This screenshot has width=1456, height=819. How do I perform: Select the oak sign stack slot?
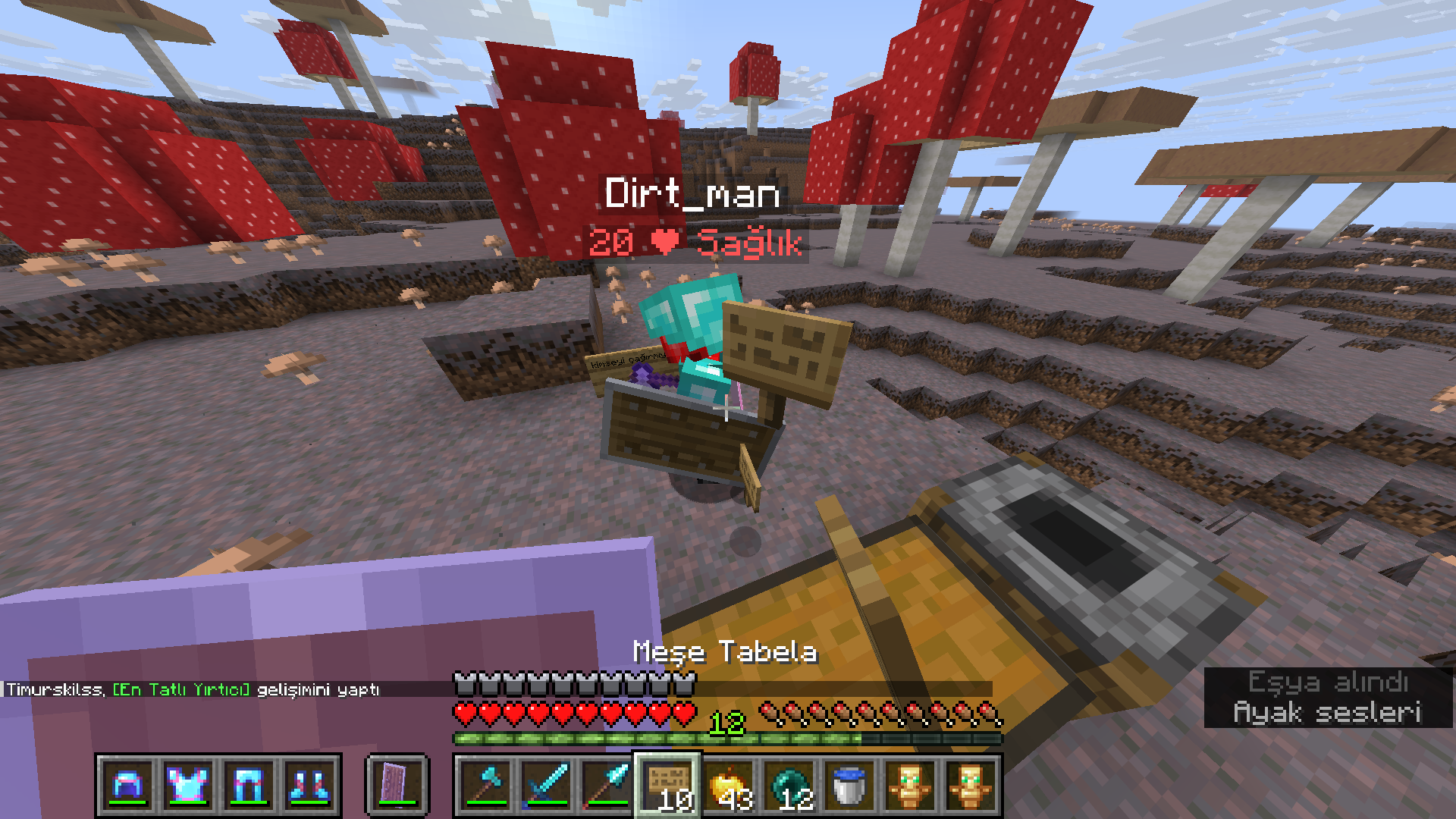point(668,785)
